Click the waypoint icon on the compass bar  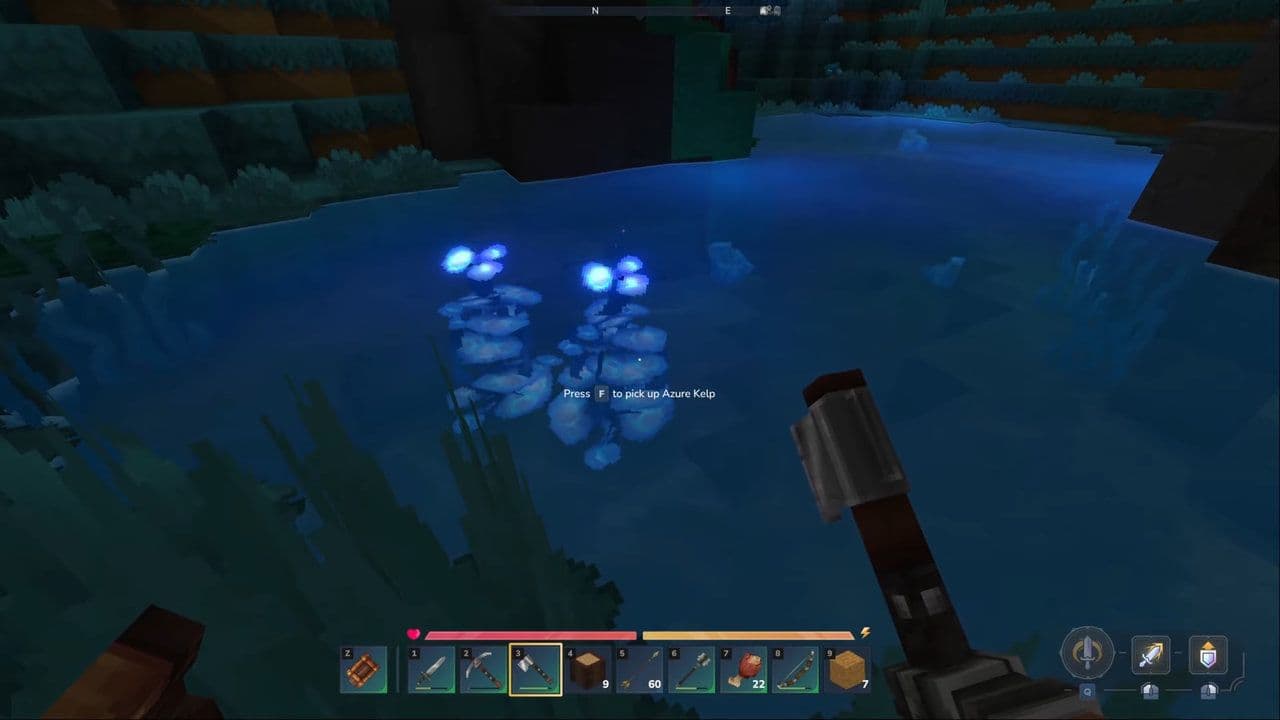click(770, 9)
